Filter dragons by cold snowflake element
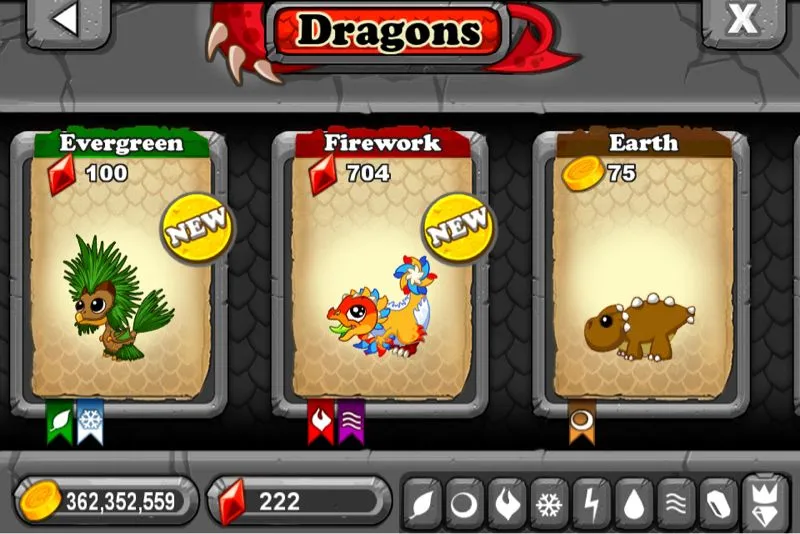This screenshot has width=800, height=534. [x=549, y=503]
